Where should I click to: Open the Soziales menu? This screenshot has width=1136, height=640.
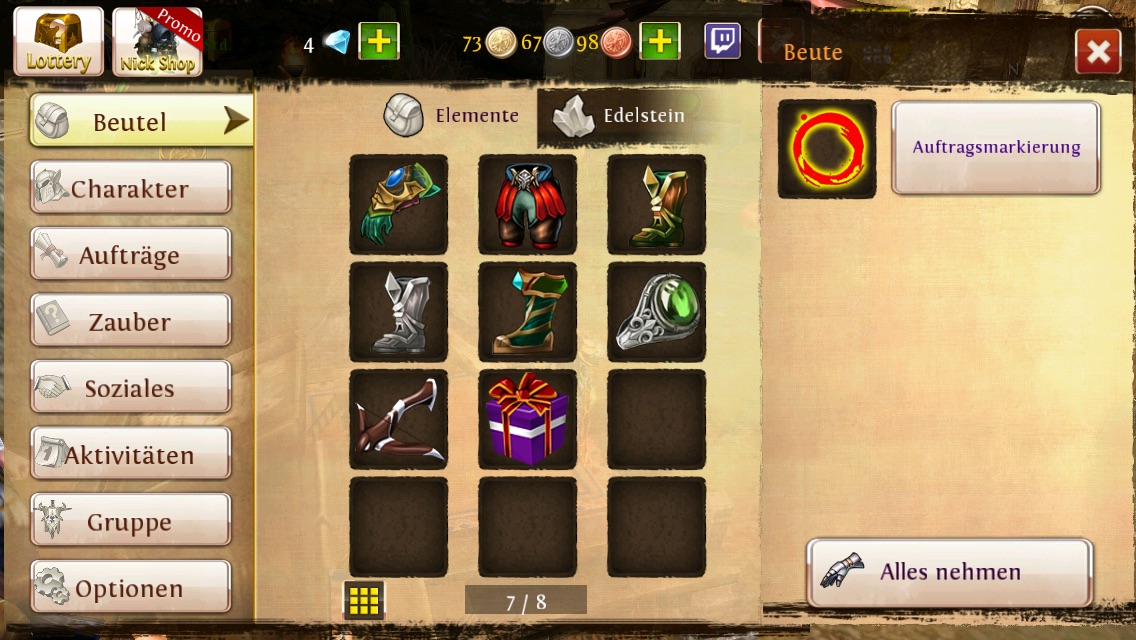130,388
